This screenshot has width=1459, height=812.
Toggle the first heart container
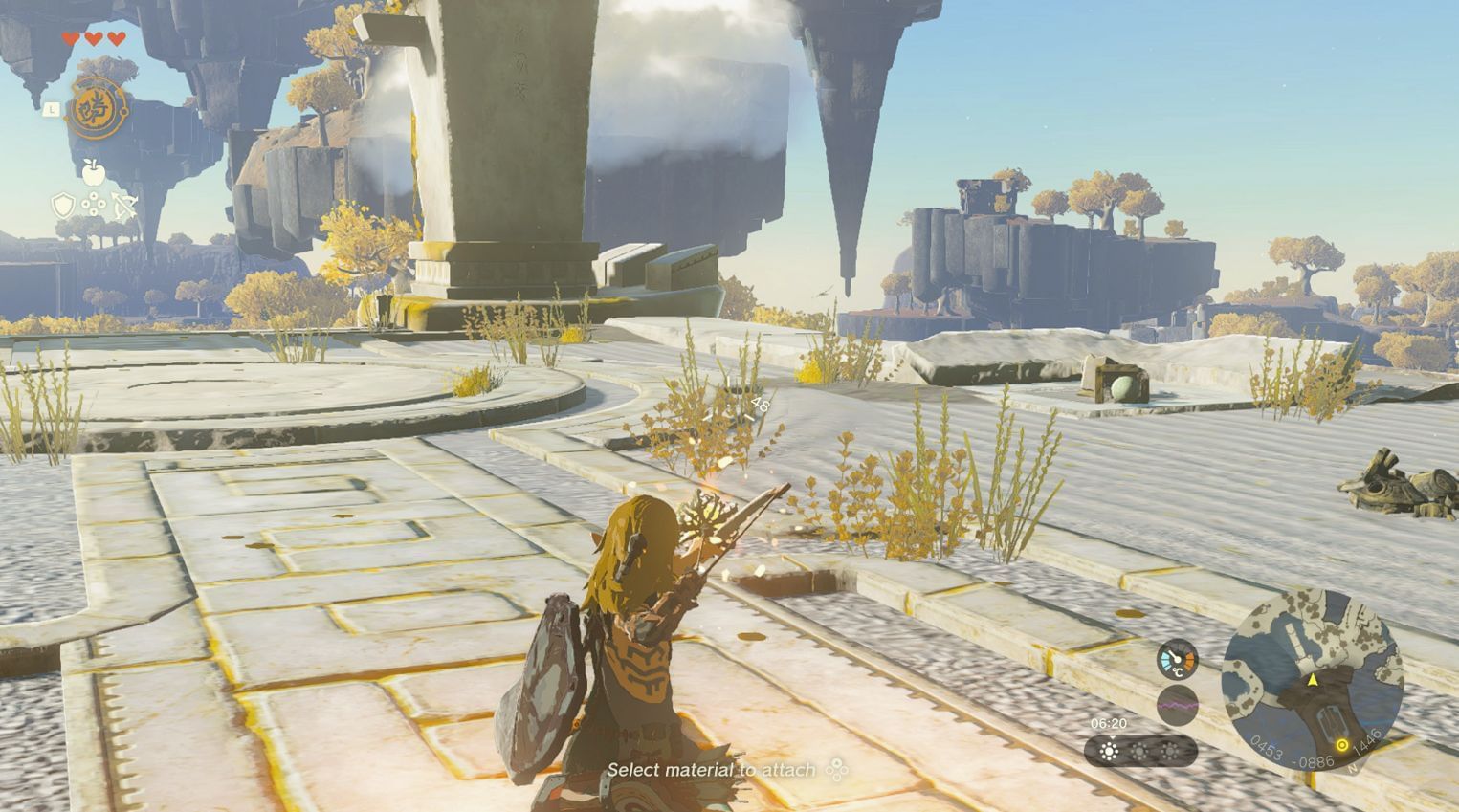pyautogui.click(x=71, y=38)
